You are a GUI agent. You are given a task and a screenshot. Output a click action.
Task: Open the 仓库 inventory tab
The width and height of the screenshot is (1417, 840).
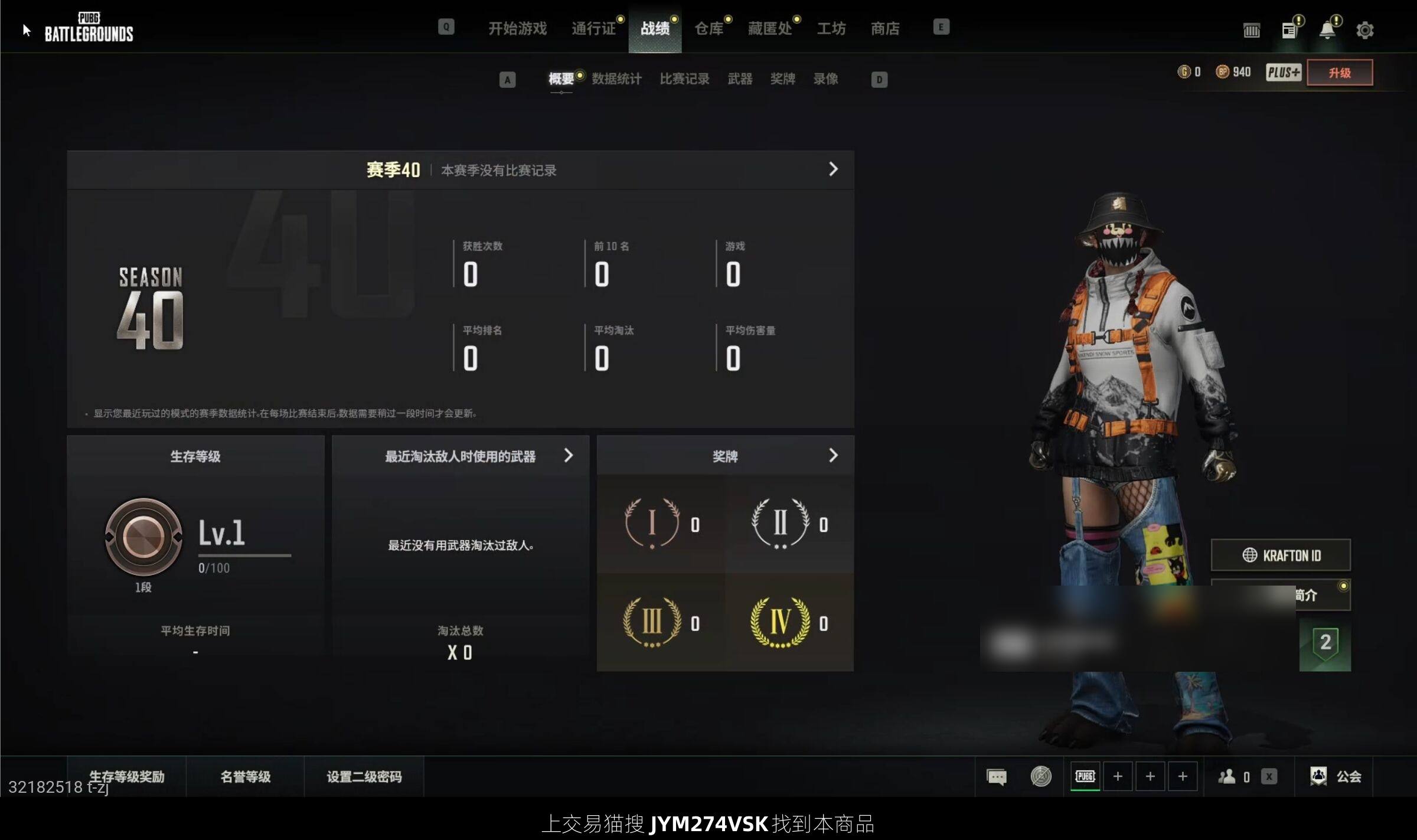click(708, 28)
